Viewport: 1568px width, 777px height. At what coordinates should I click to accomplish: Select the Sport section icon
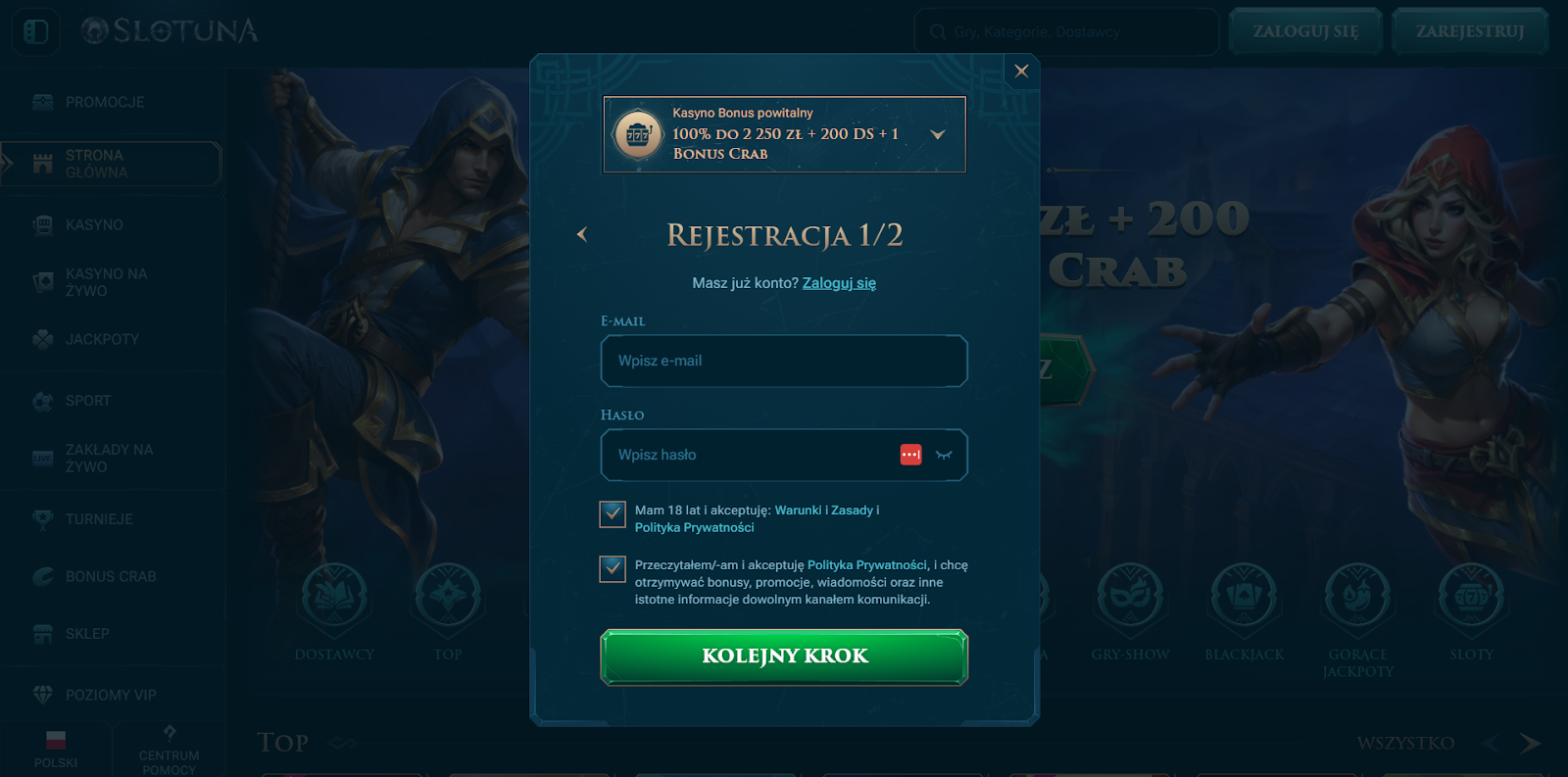(42, 401)
